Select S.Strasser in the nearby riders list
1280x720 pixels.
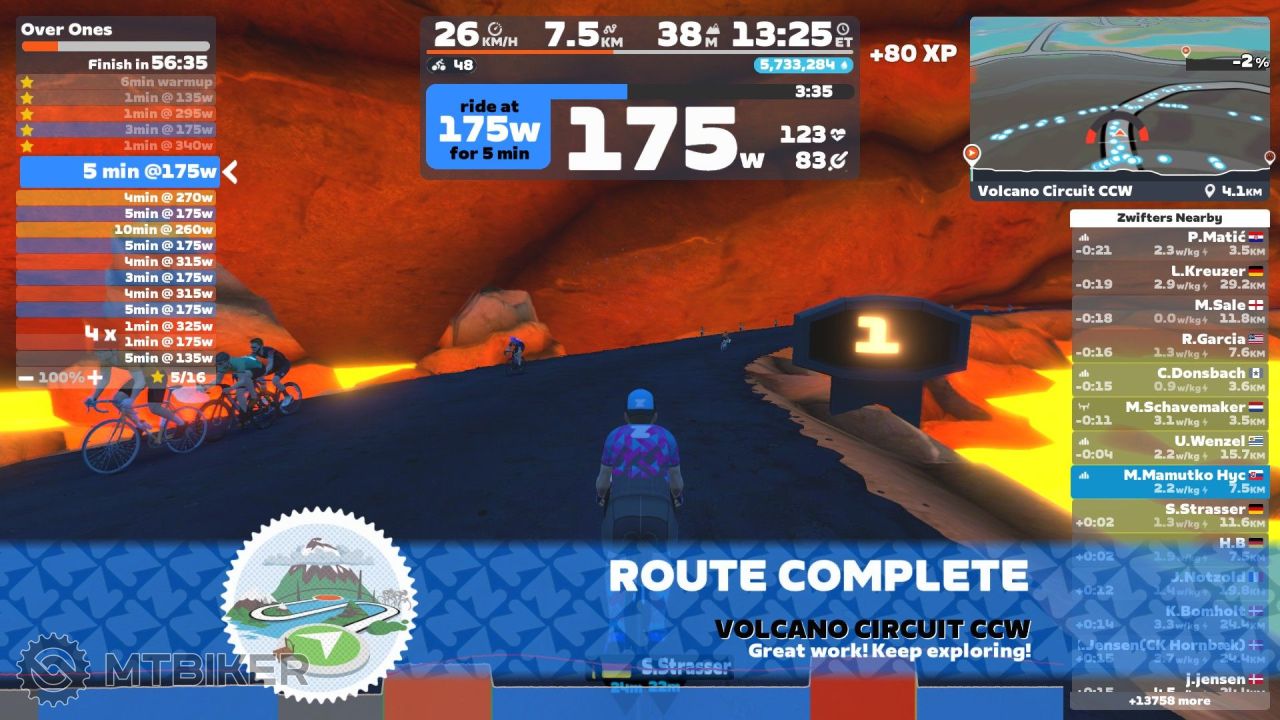(x=1169, y=516)
